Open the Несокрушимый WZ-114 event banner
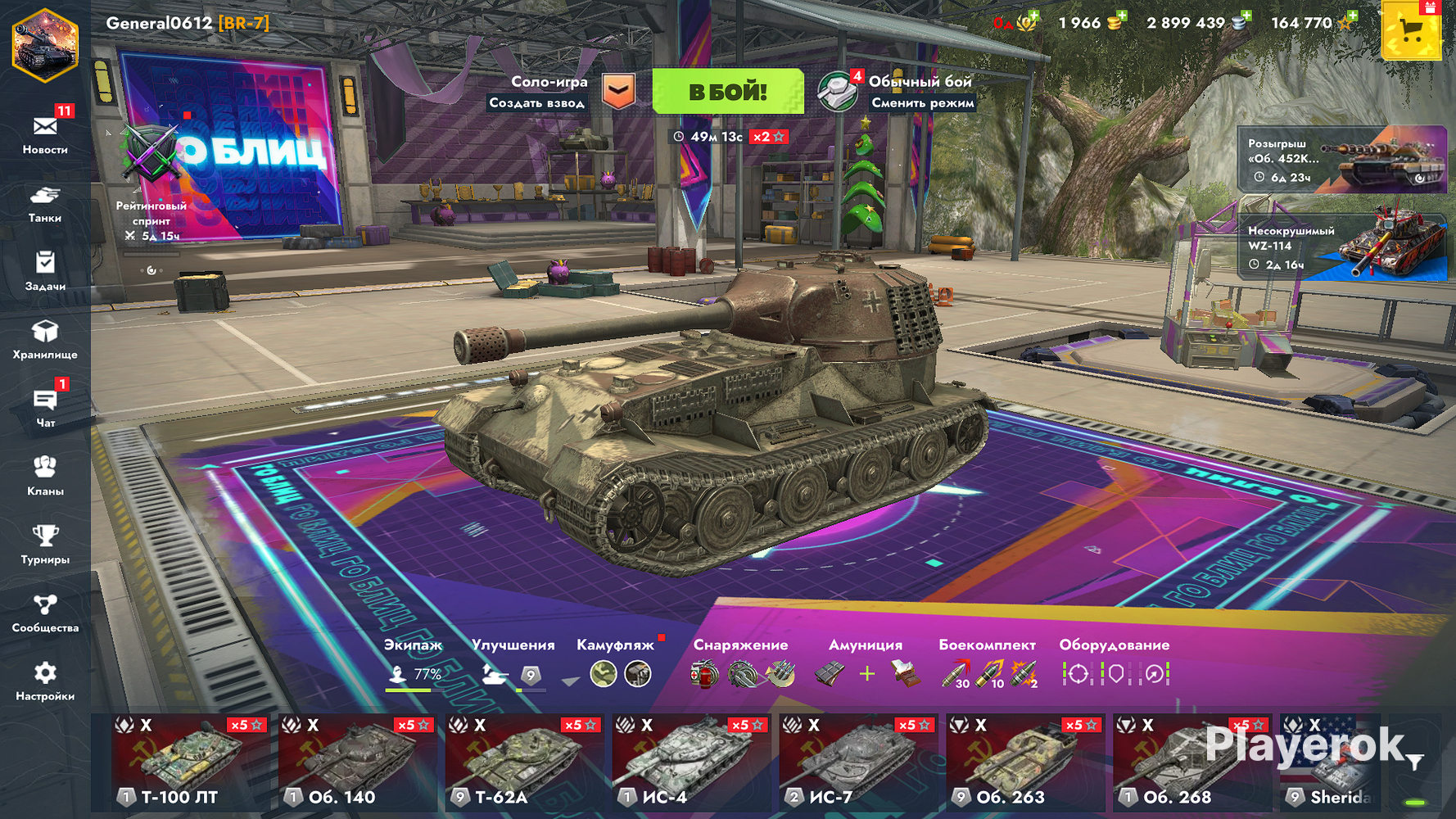Image resolution: width=1456 pixels, height=819 pixels. 1341,247
